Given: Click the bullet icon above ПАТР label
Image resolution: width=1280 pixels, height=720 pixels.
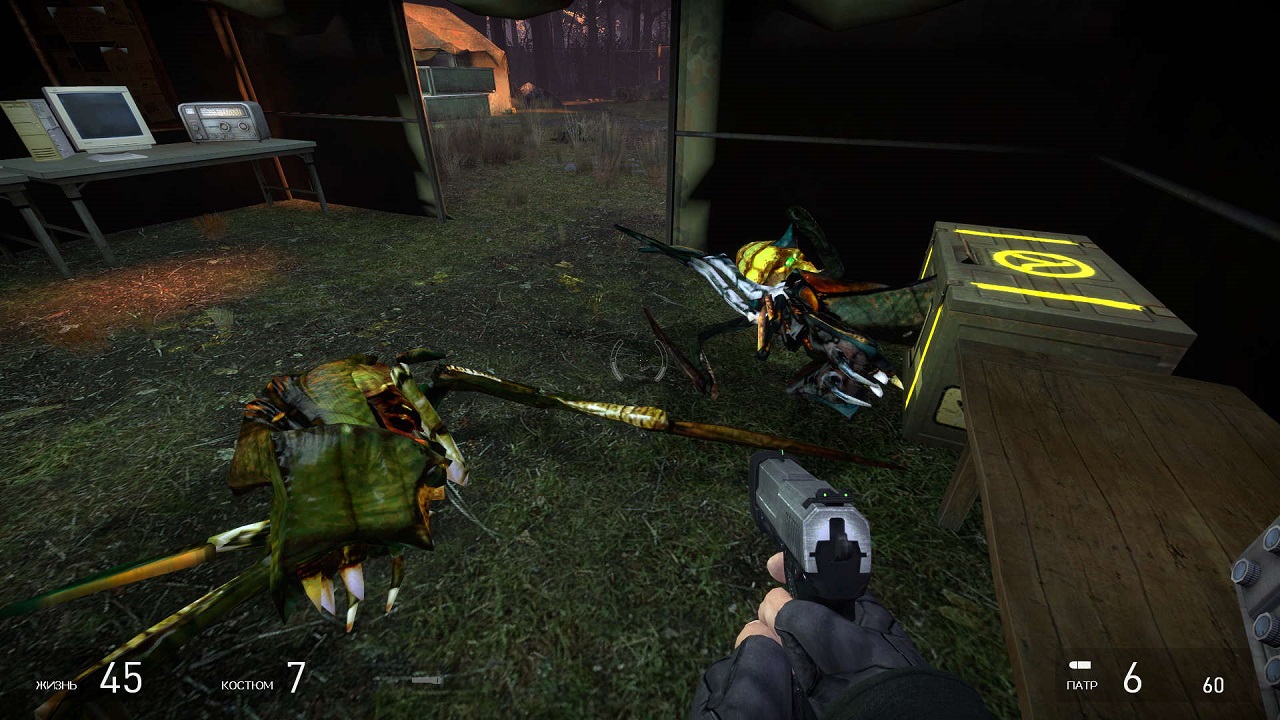Looking at the screenshot, I should [1078, 663].
